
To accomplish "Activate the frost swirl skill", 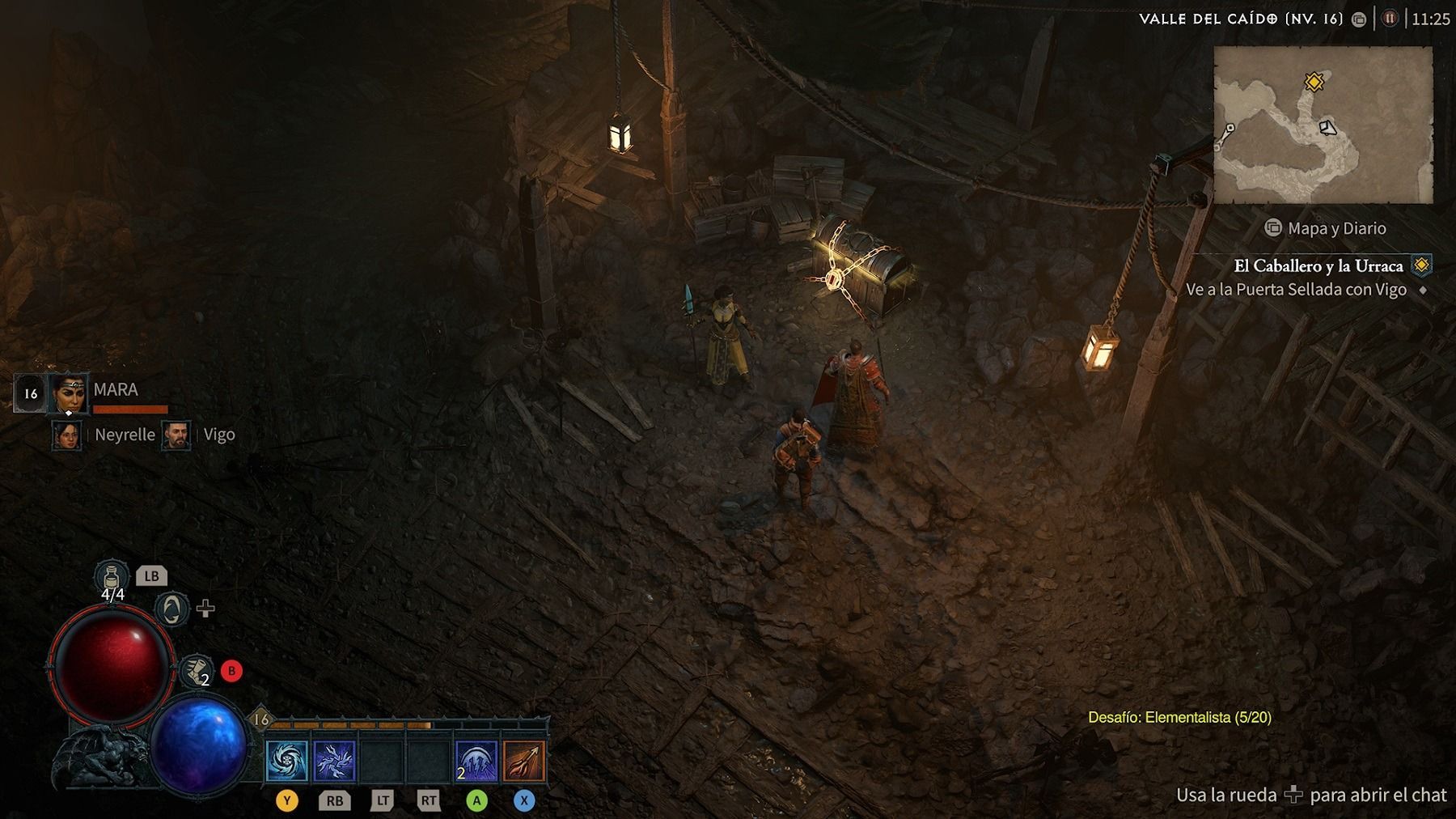I will point(287,761).
